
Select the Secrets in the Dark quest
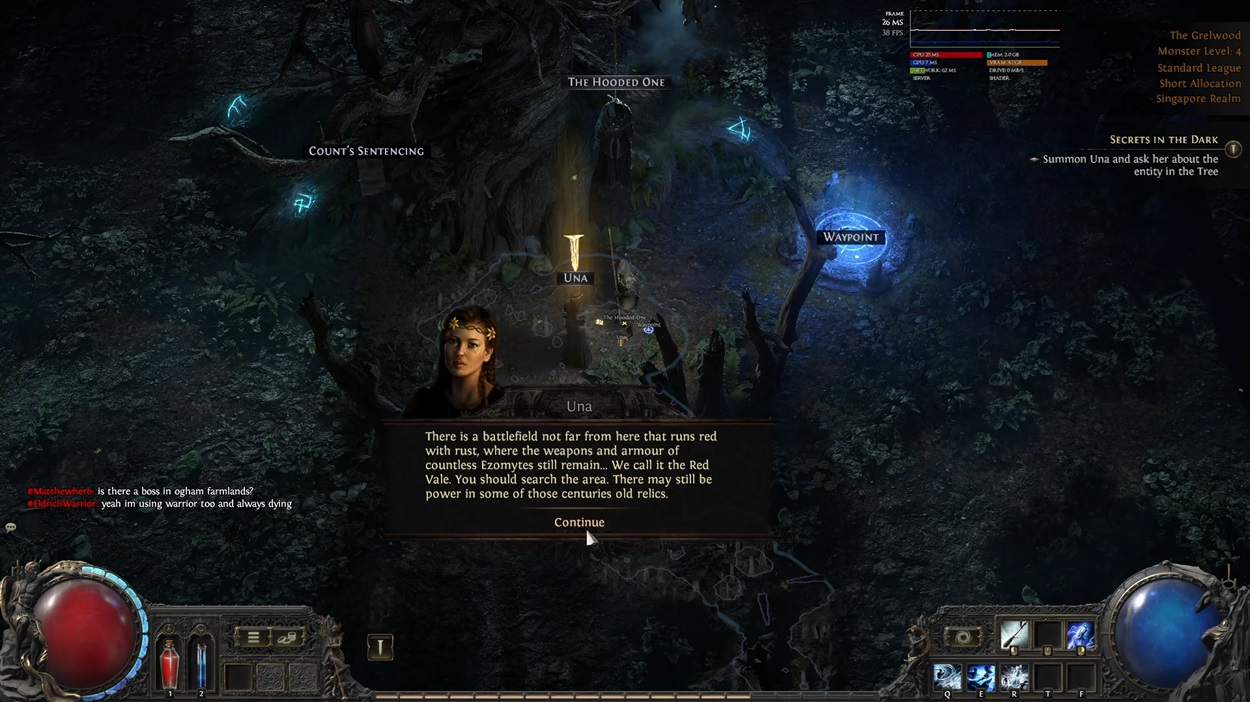(1163, 140)
